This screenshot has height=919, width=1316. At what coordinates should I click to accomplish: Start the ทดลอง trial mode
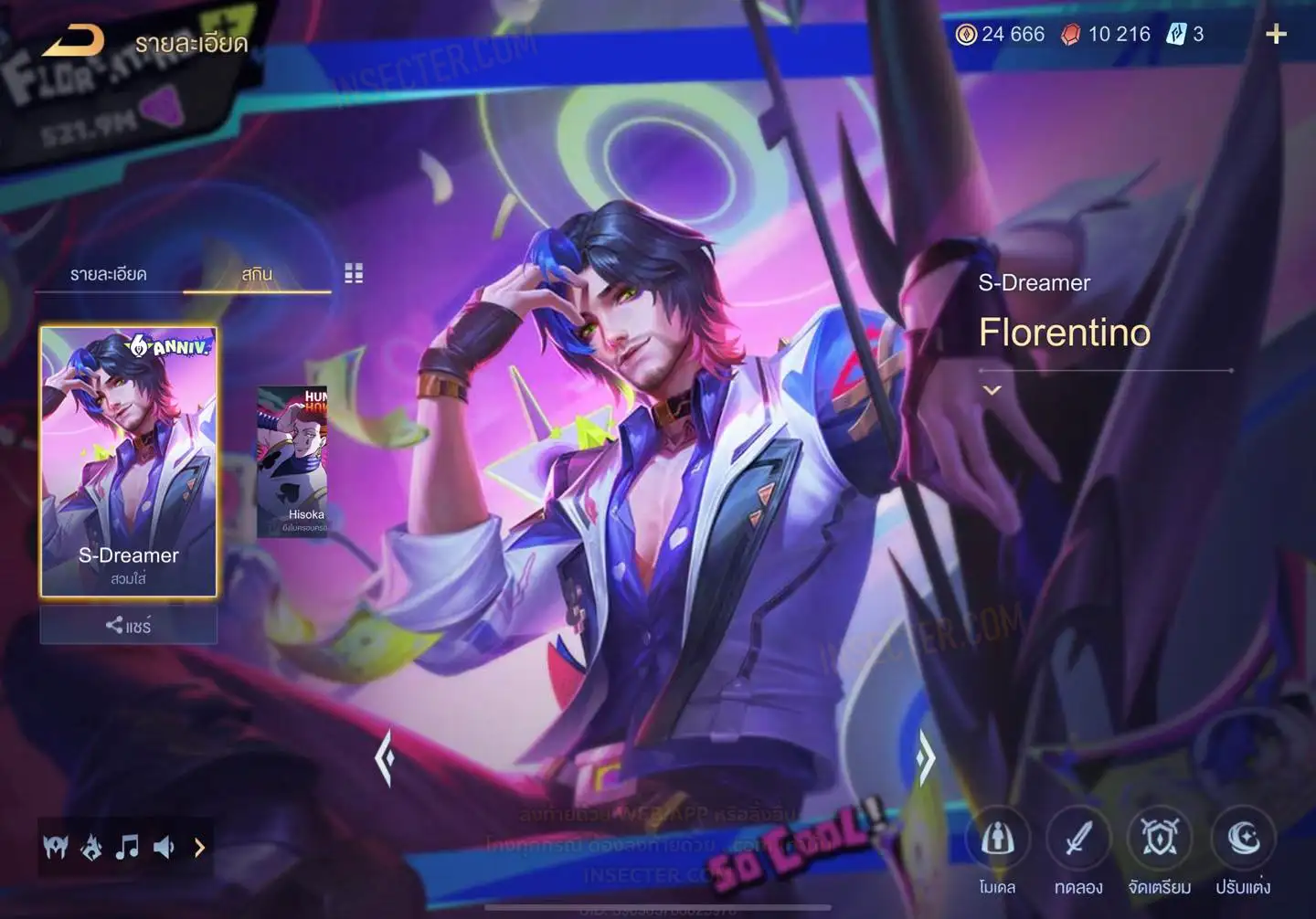(1078, 840)
